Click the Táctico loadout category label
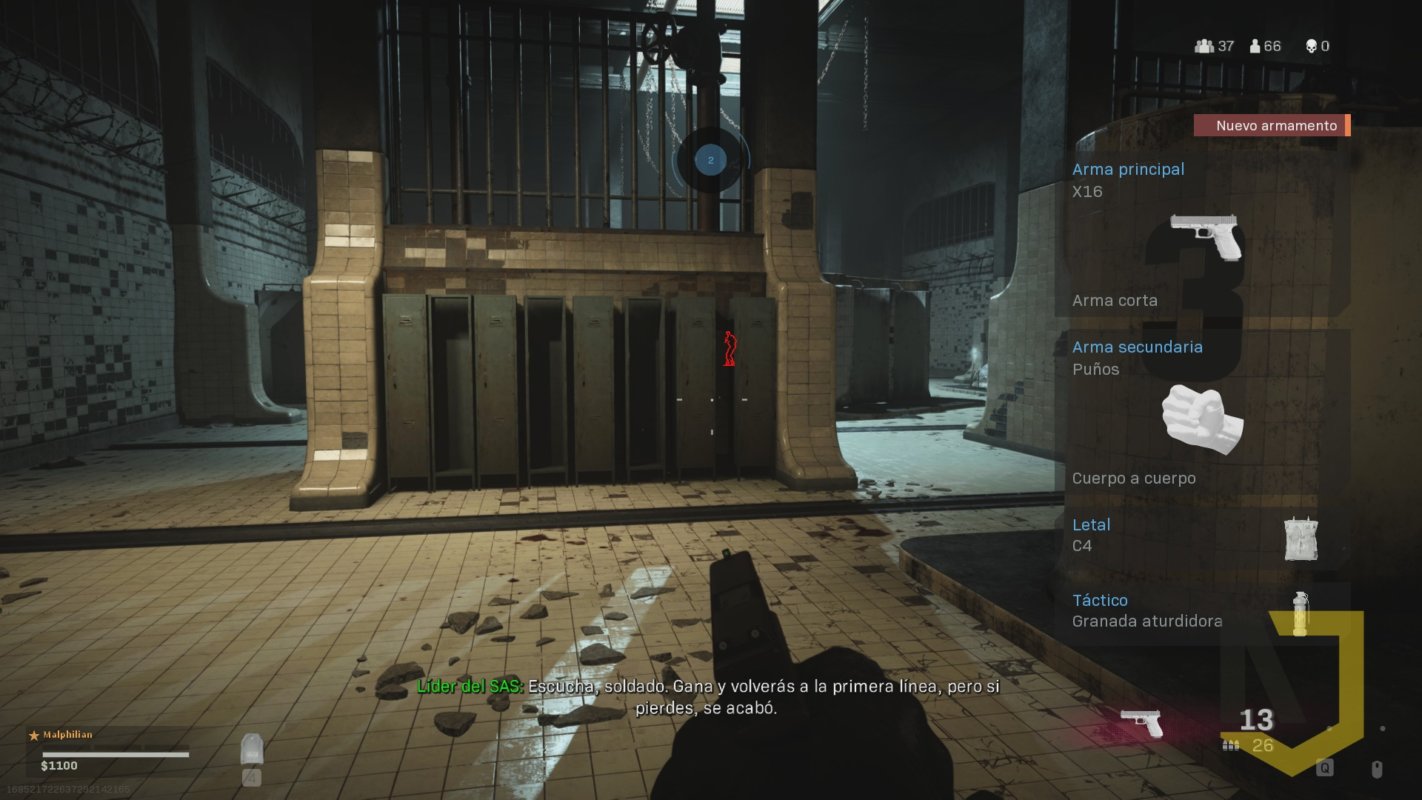Screen dimensions: 1422x800 tap(1100, 600)
